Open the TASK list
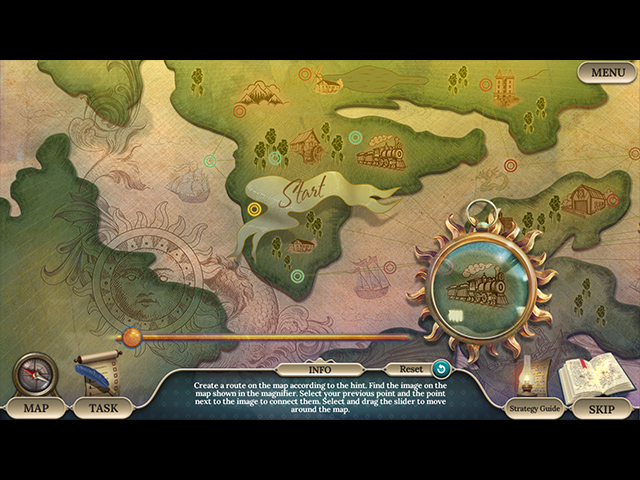 click(103, 408)
